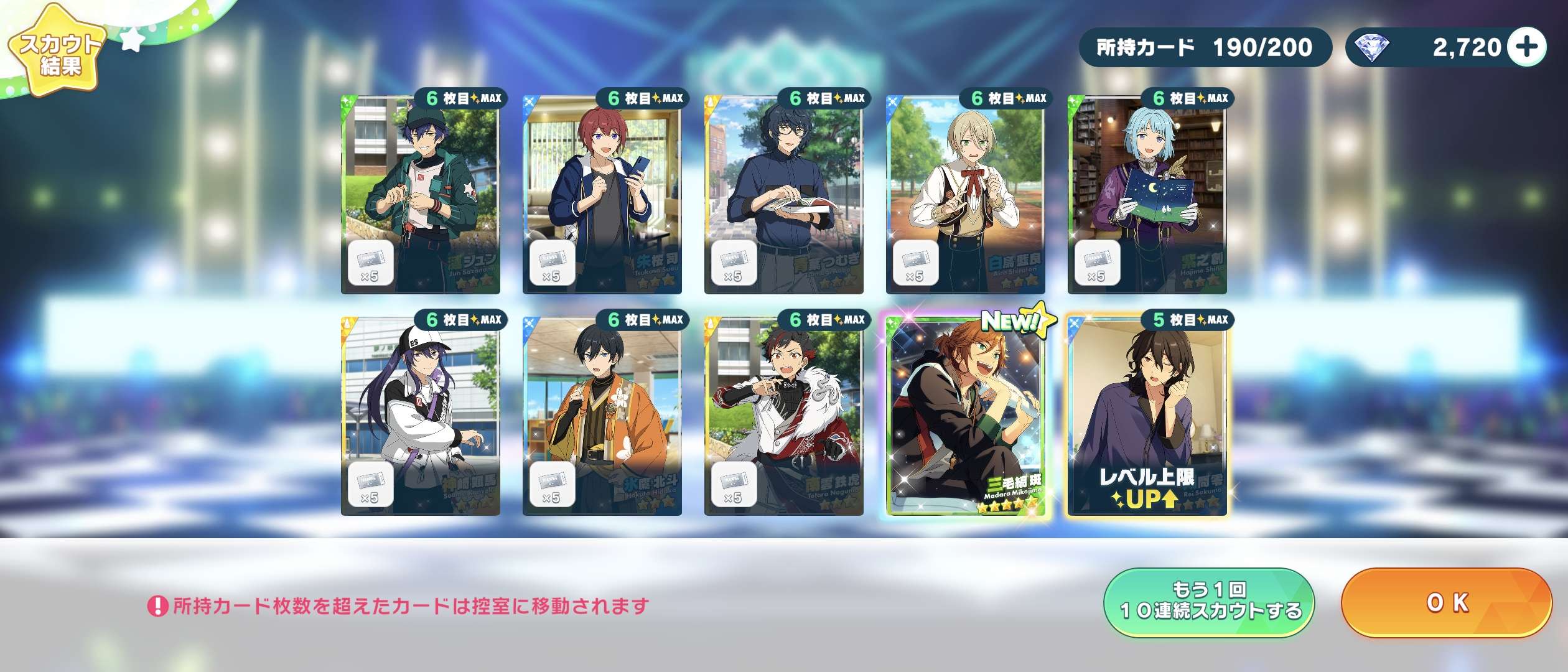
Task: View the Rei Sakuma level-cap-up card
Action: 1147,417
